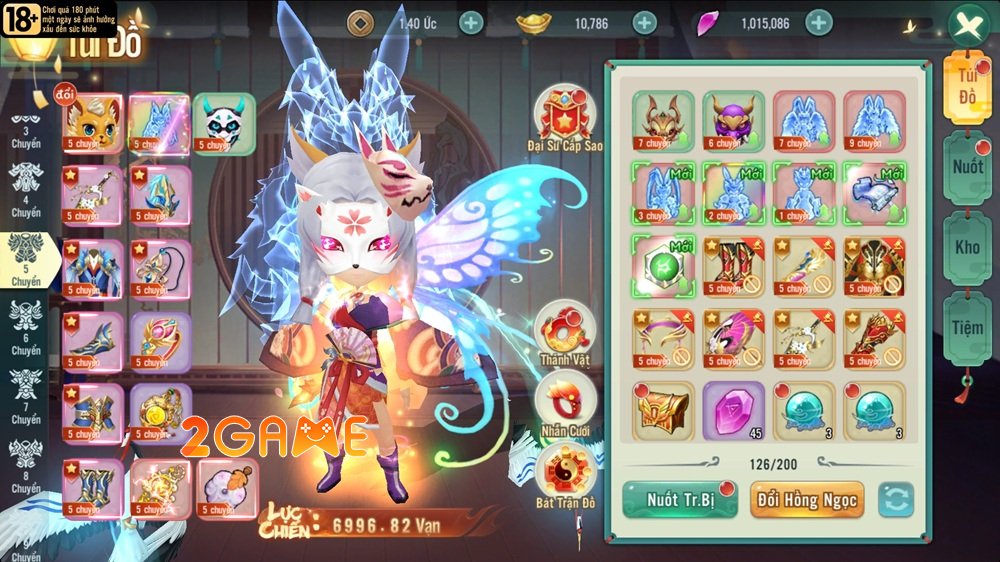Select the equipped panda mask slot
1000x562 pixels.
click(x=224, y=124)
